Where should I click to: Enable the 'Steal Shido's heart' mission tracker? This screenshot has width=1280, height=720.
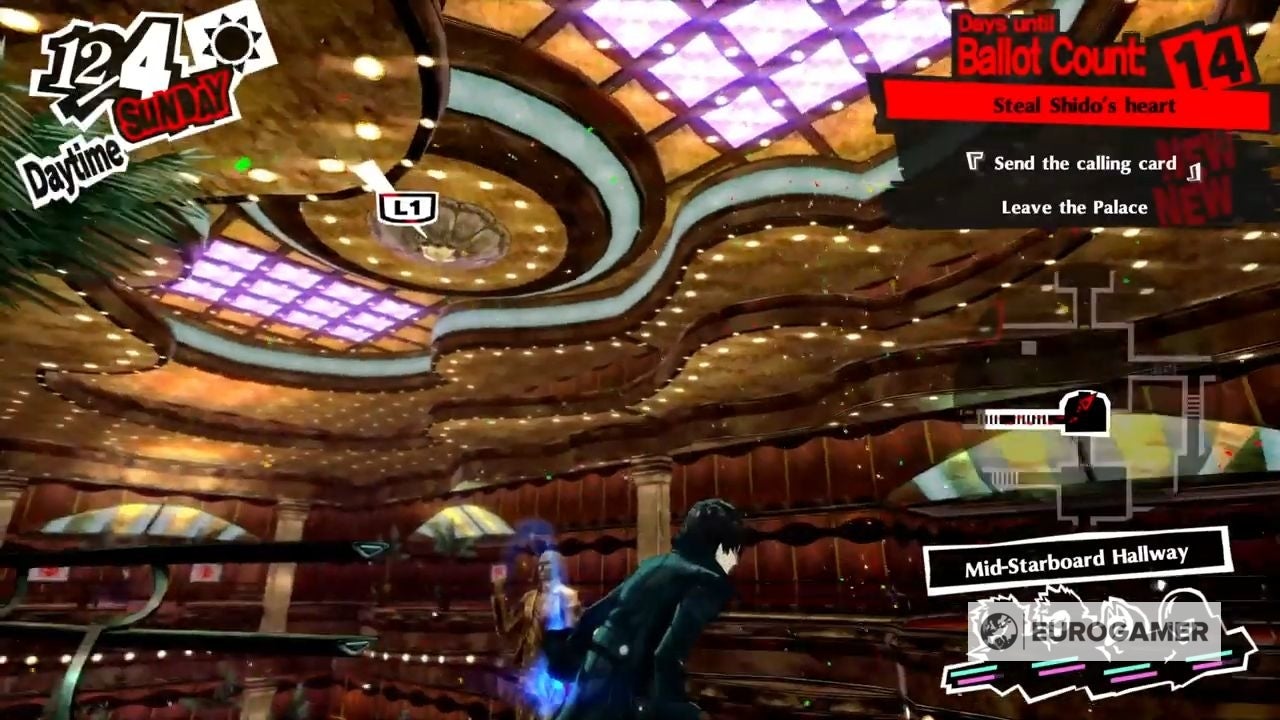[x=1083, y=104]
